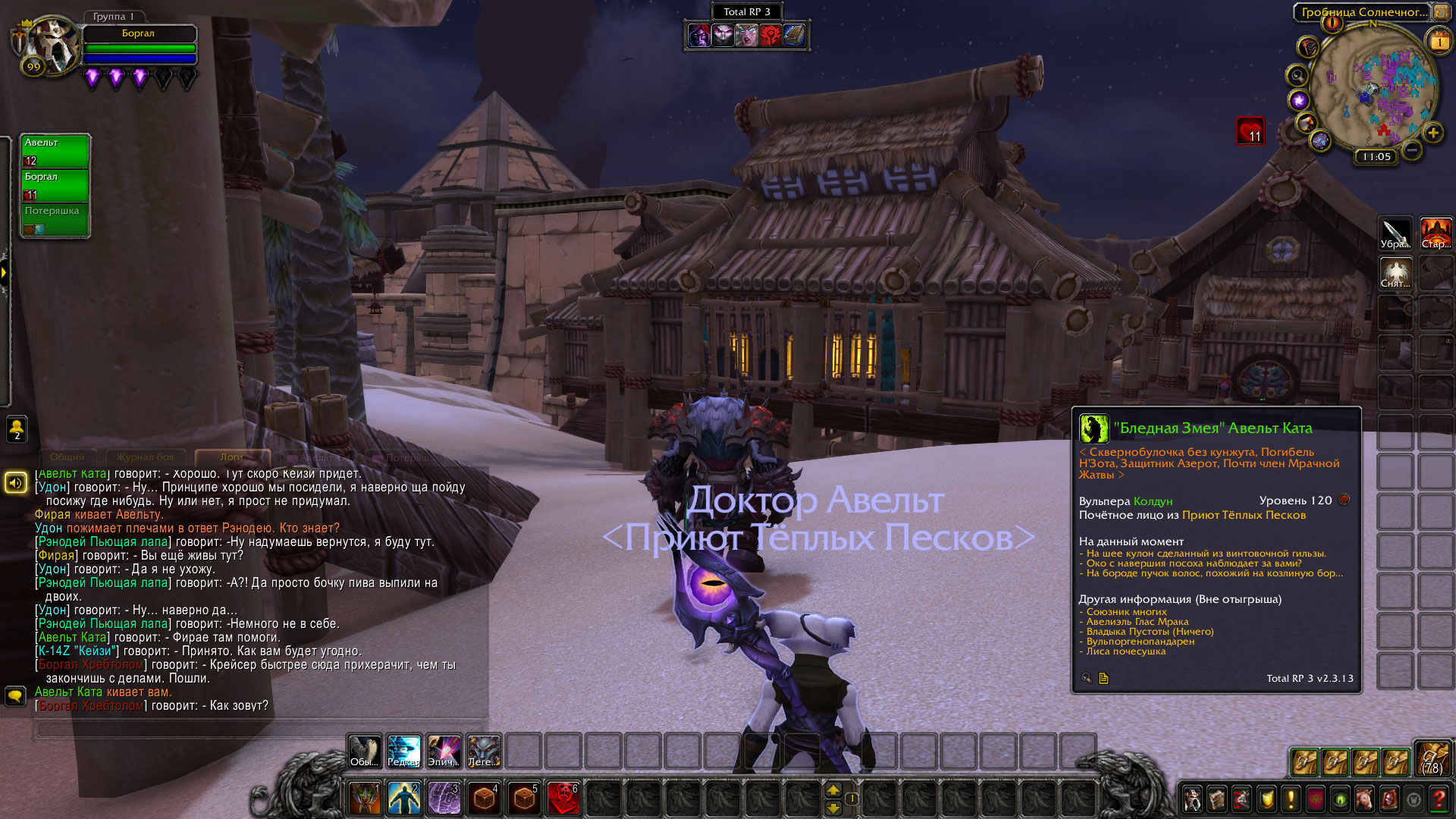Open the Журнал боя combat log tab
The image size is (1456, 819).
click(145, 457)
